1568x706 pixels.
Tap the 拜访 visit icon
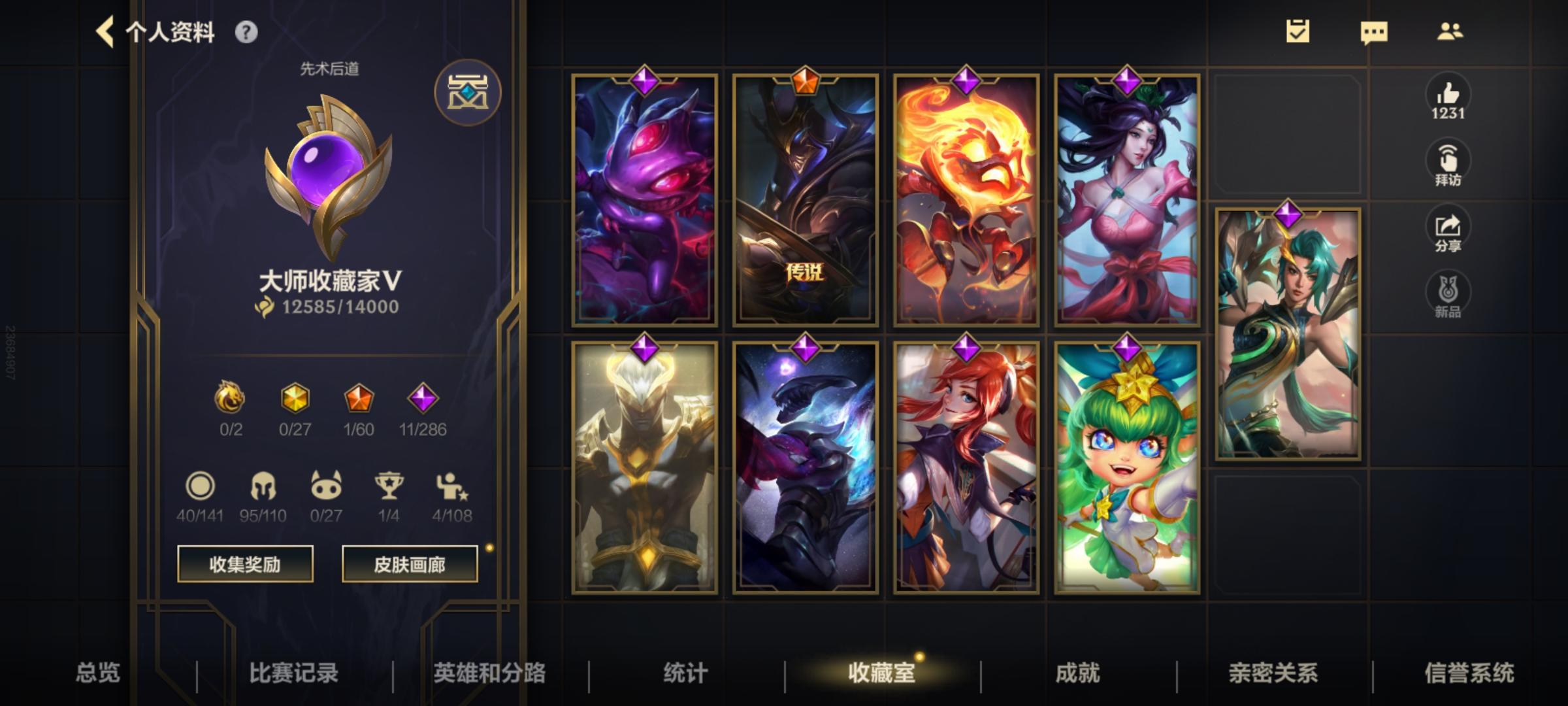coord(1449,161)
